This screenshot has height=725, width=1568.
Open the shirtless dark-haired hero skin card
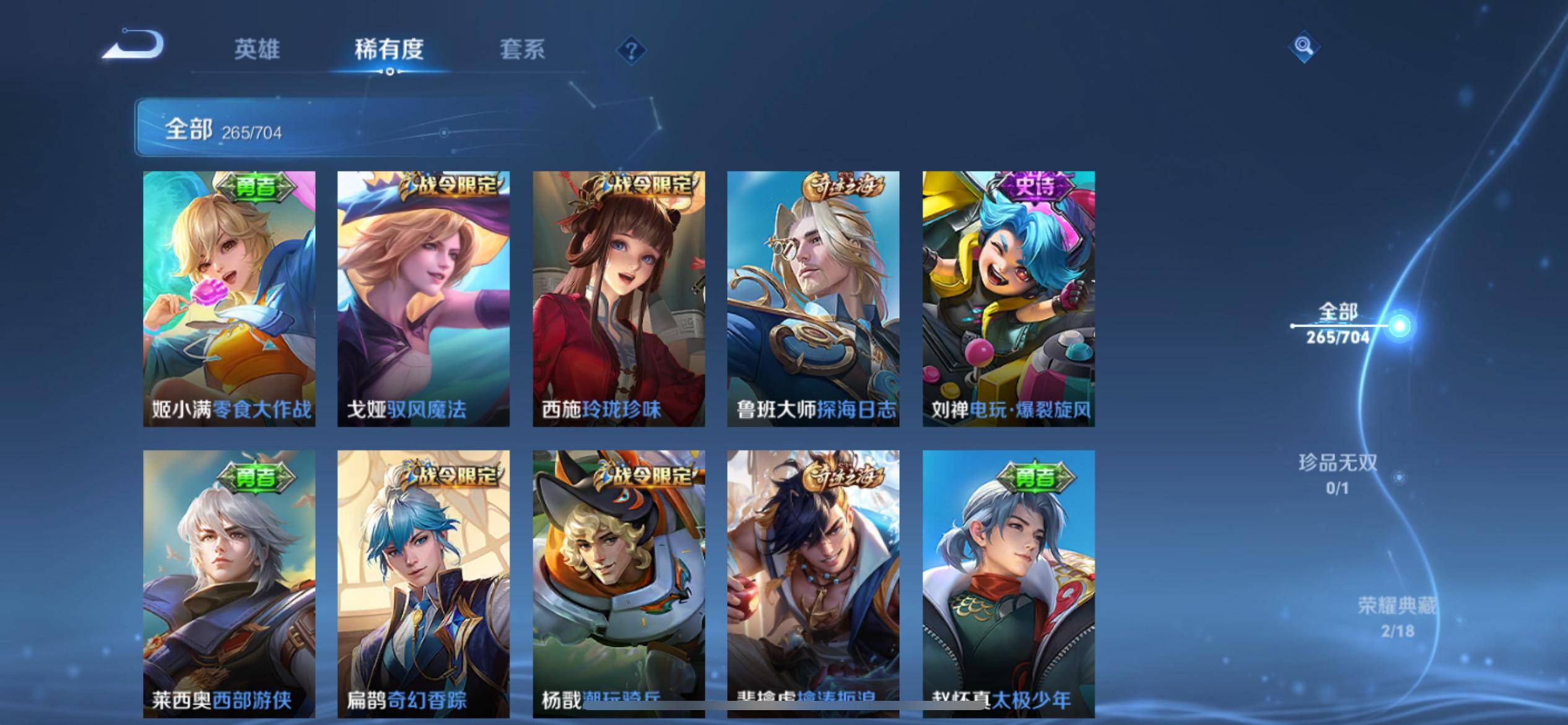tap(813, 582)
